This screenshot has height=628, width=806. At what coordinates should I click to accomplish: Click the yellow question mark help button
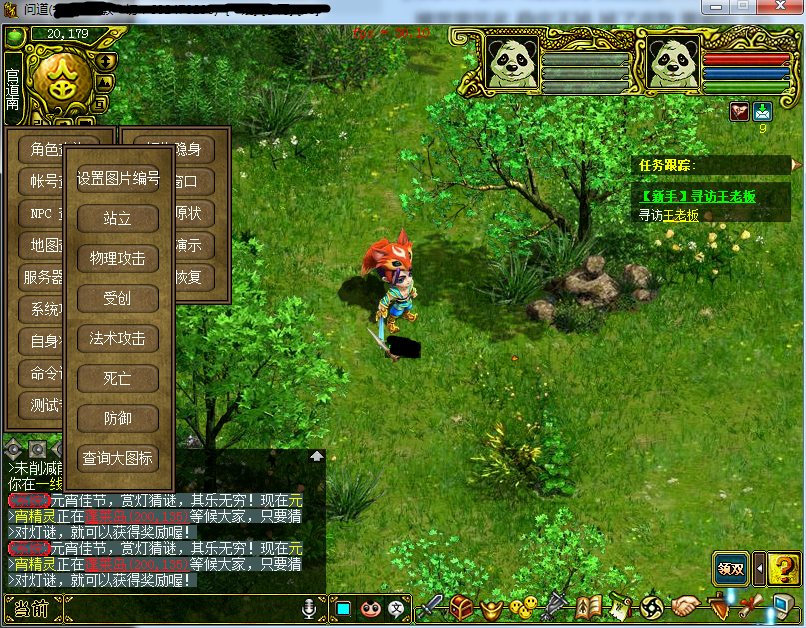coord(783,569)
